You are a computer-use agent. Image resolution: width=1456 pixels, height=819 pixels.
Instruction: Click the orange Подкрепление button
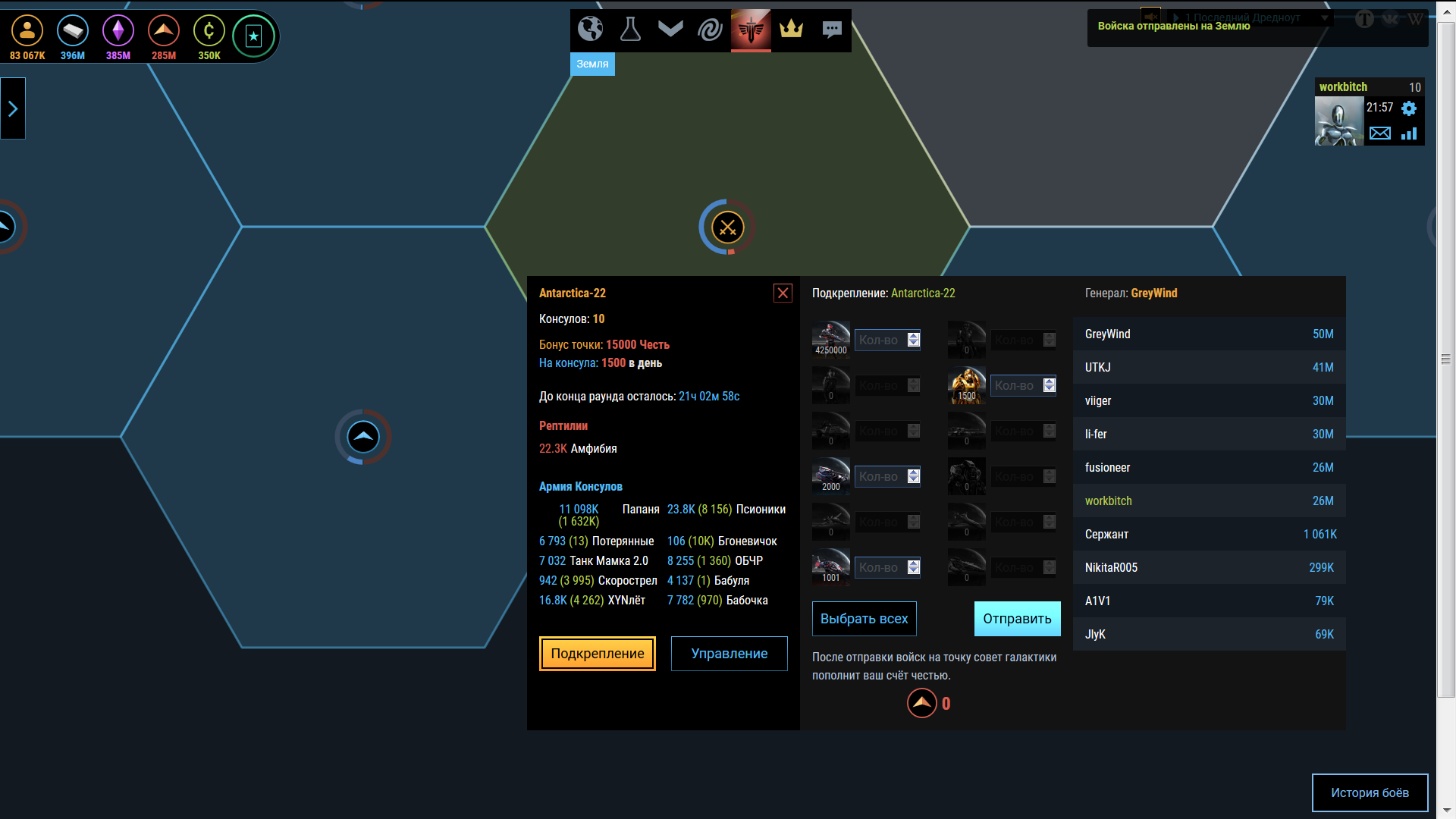(598, 654)
